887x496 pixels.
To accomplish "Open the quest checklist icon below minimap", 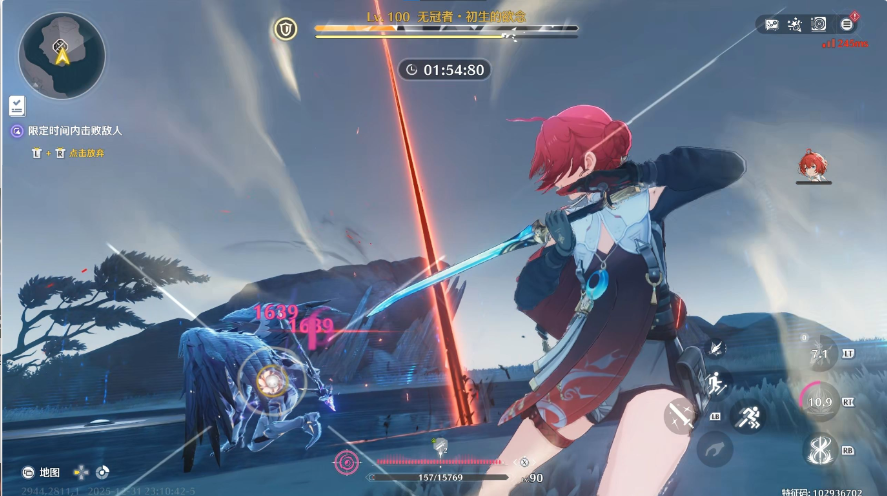I will click(x=17, y=105).
